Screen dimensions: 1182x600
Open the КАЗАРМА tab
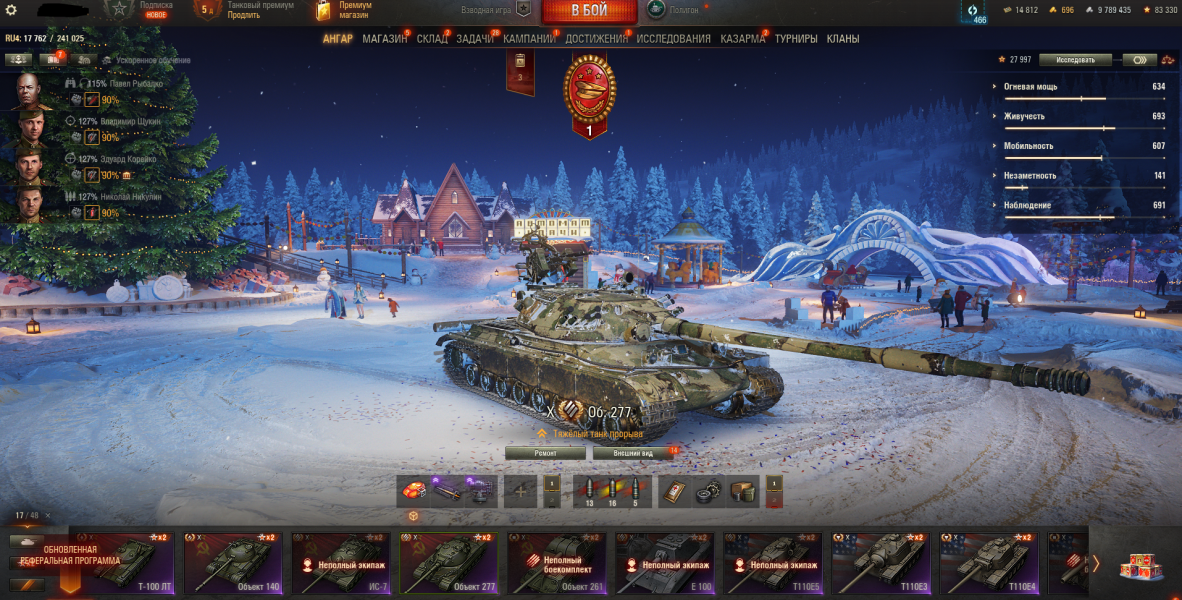click(x=743, y=39)
